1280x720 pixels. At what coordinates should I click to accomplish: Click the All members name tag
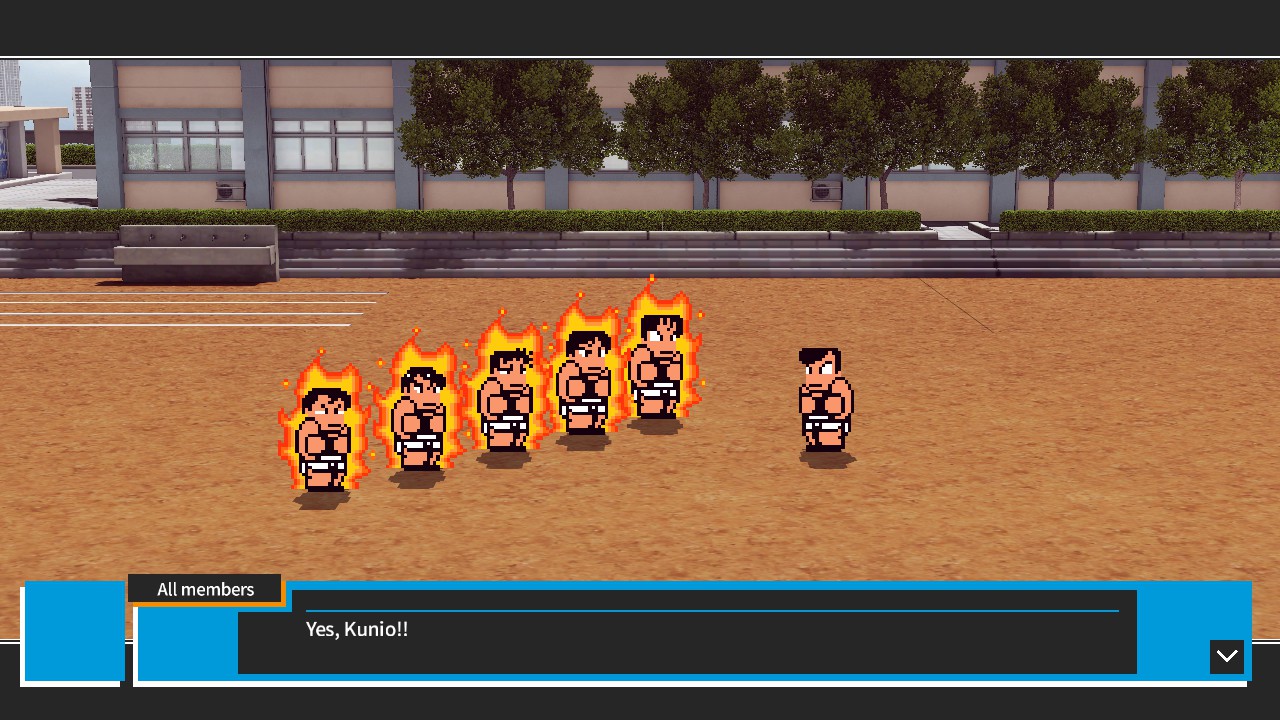click(205, 589)
